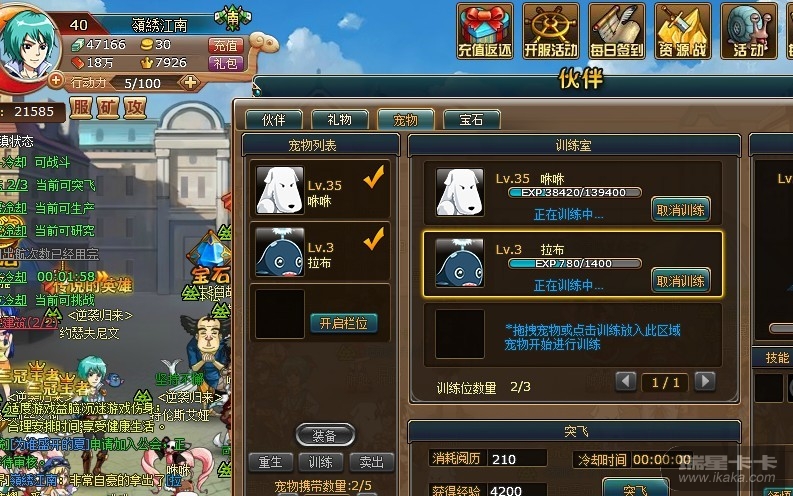This screenshot has height=496, width=793.
Task: Open the 活动 events snail icon
Action: point(748,30)
